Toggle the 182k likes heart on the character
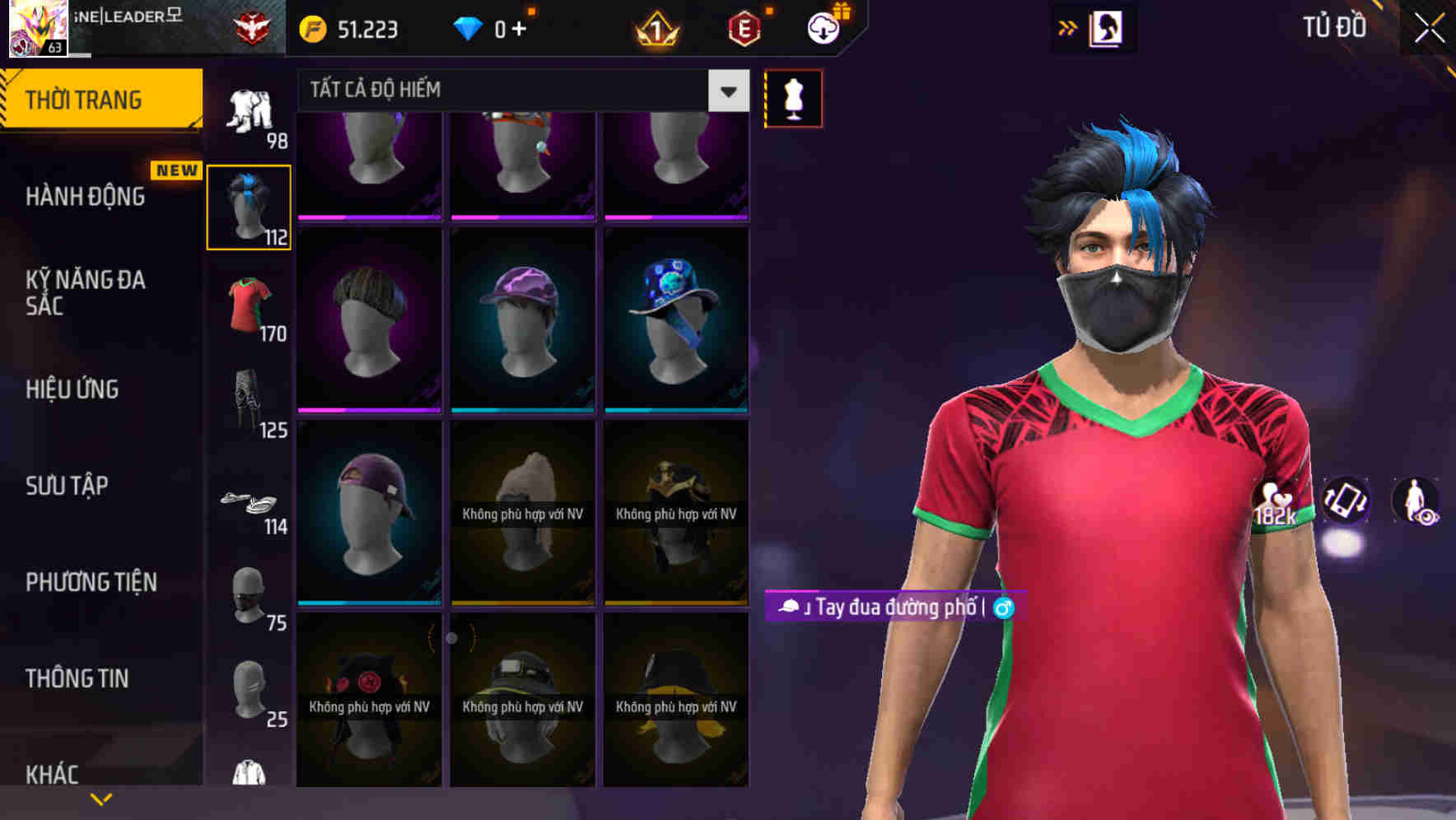The image size is (1456, 820). pyautogui.click(x=1277, y=502)
